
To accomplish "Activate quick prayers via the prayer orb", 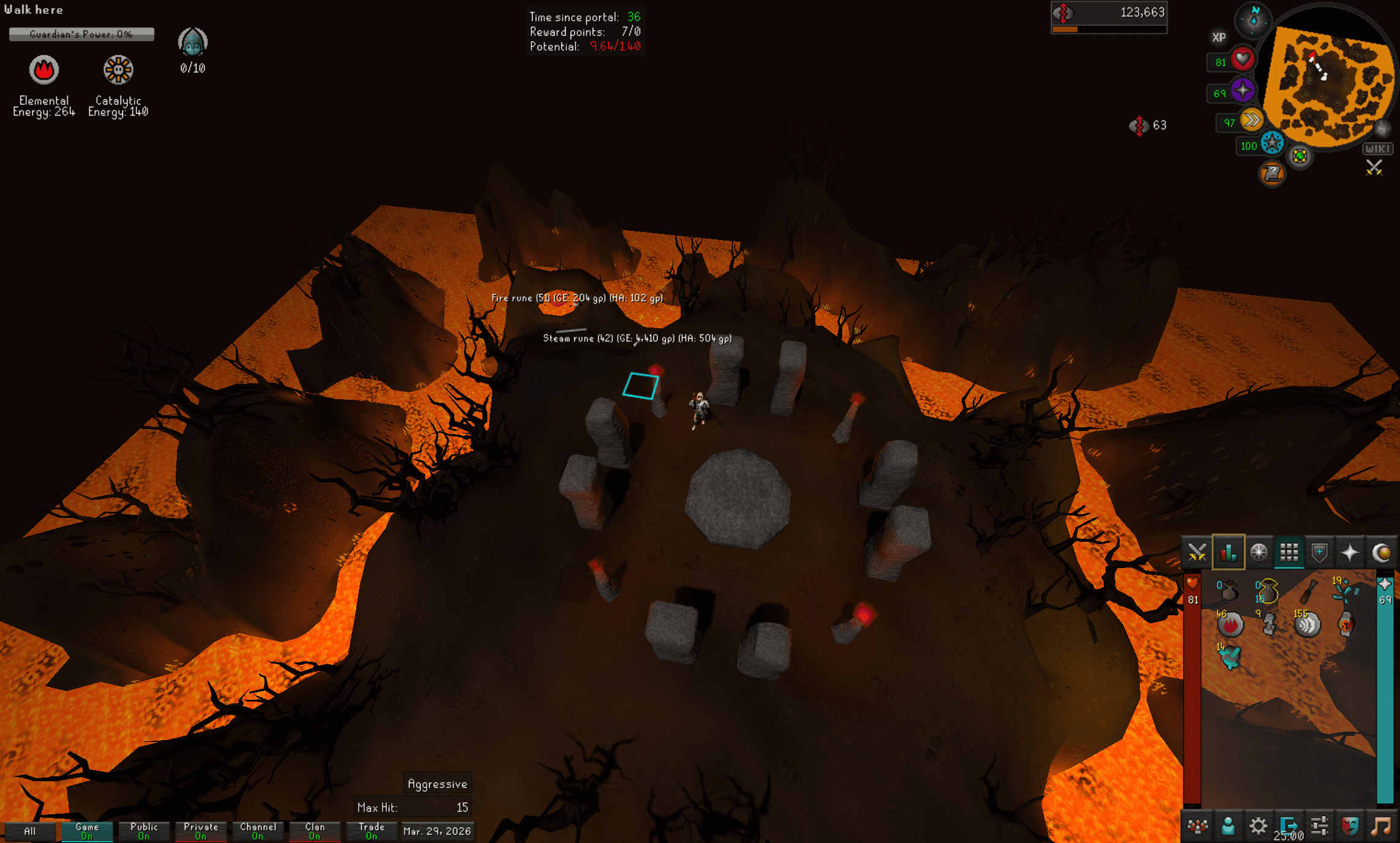I will [1243, 89].
